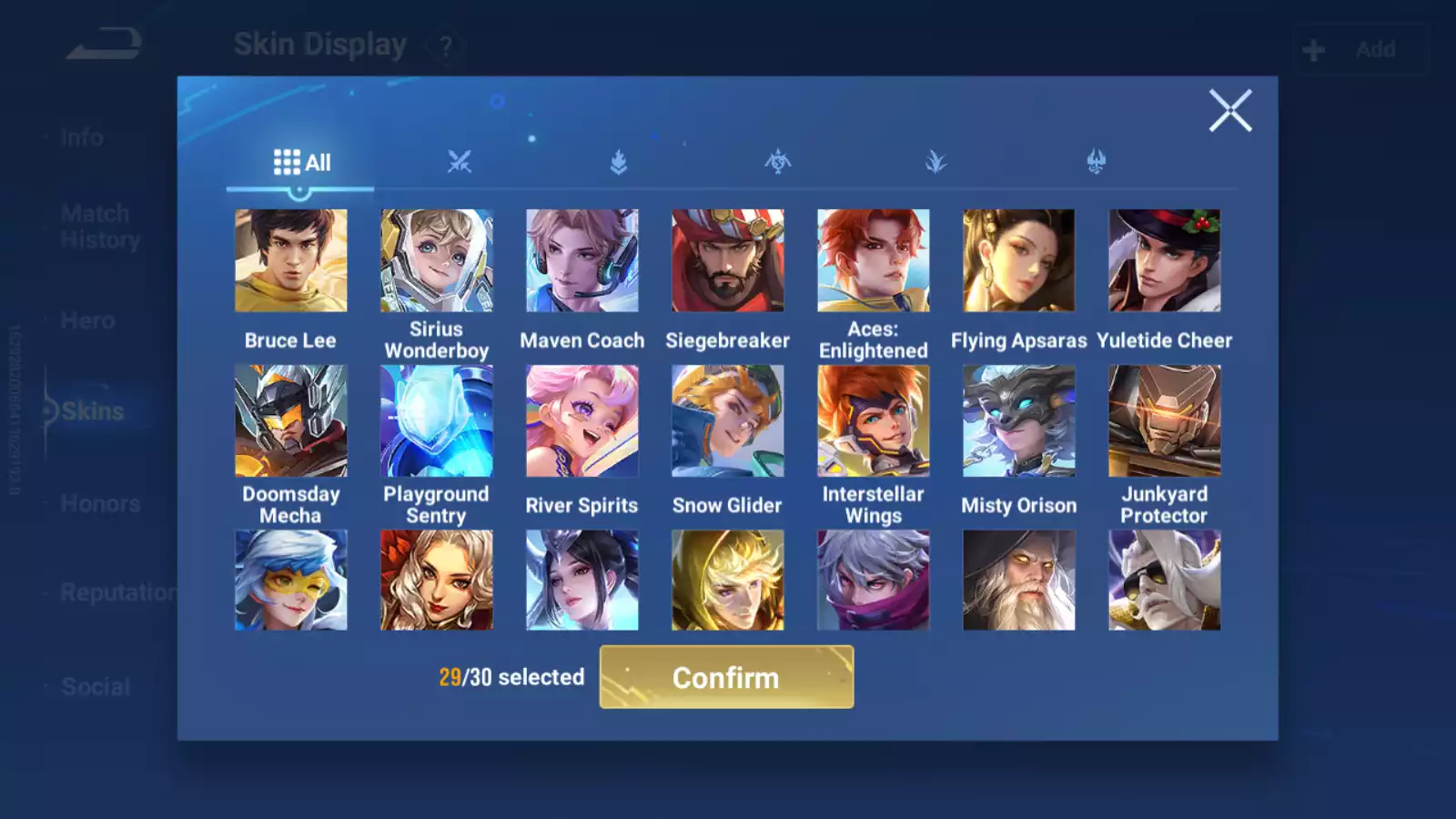Select the Siegebreaker skin portrait
The image size is (1456, 819).
click(x=727, y=261)
